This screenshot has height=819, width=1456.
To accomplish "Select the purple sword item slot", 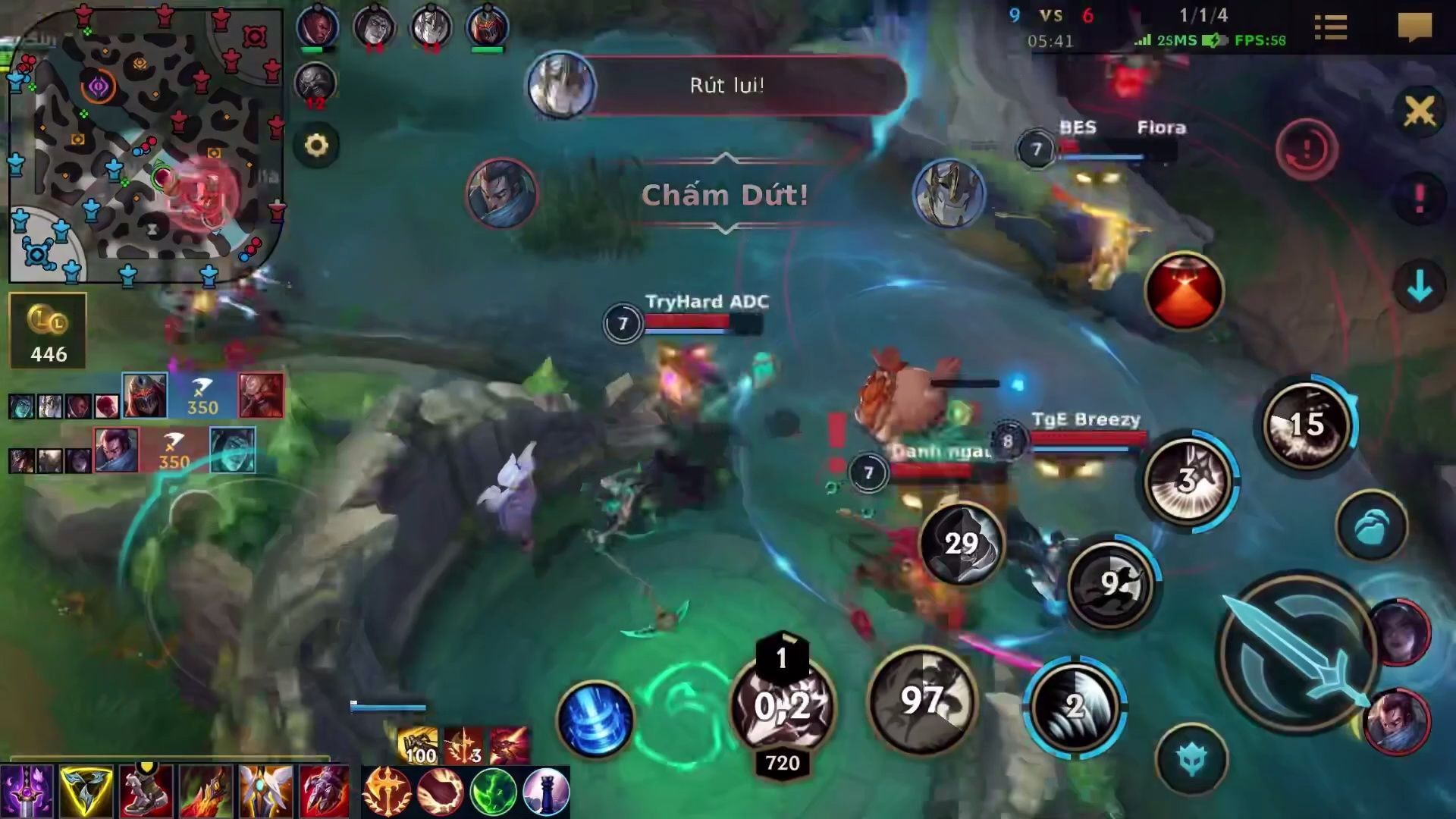I will point(27,791).
